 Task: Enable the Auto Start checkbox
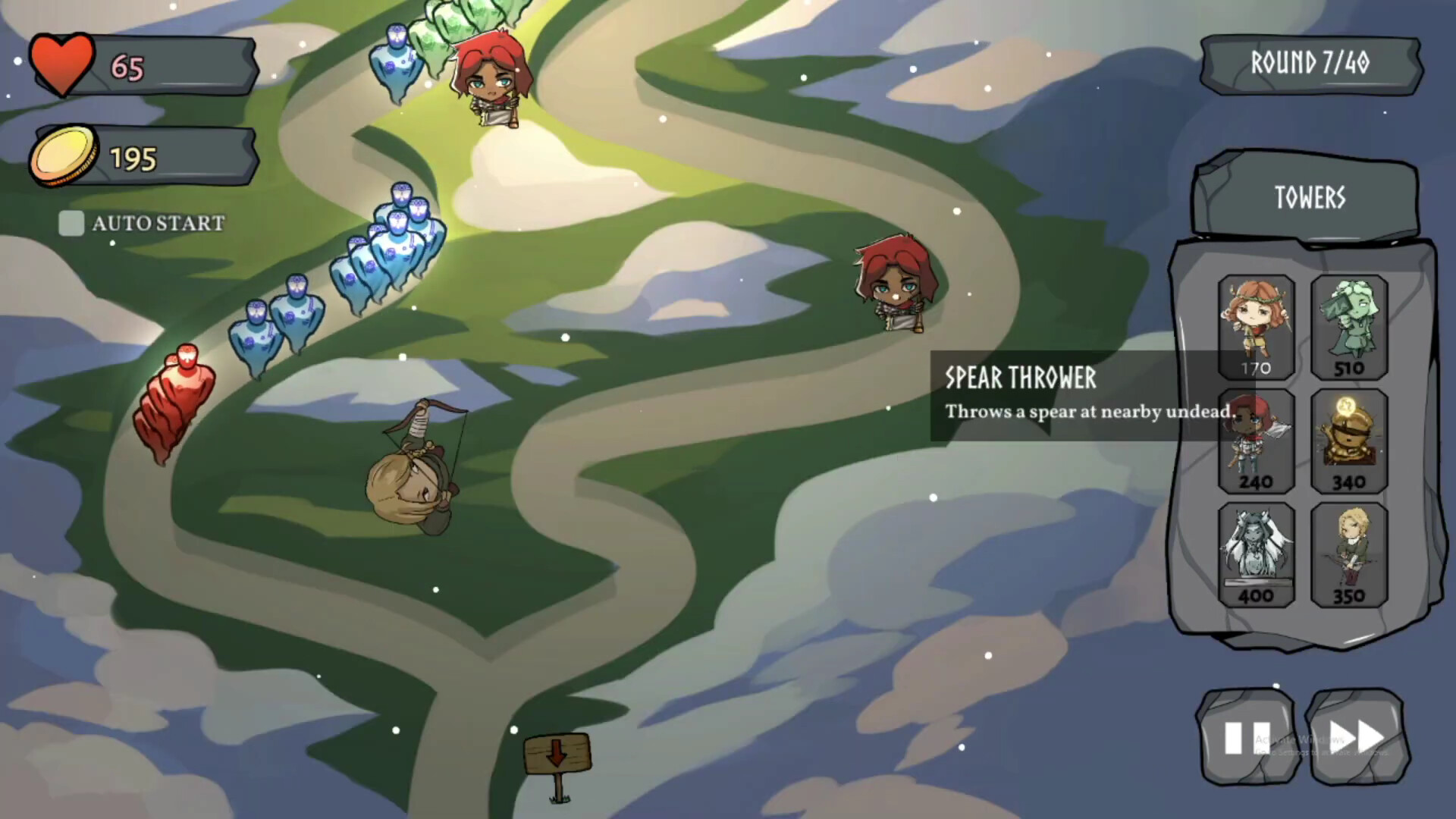pos(72,224)
